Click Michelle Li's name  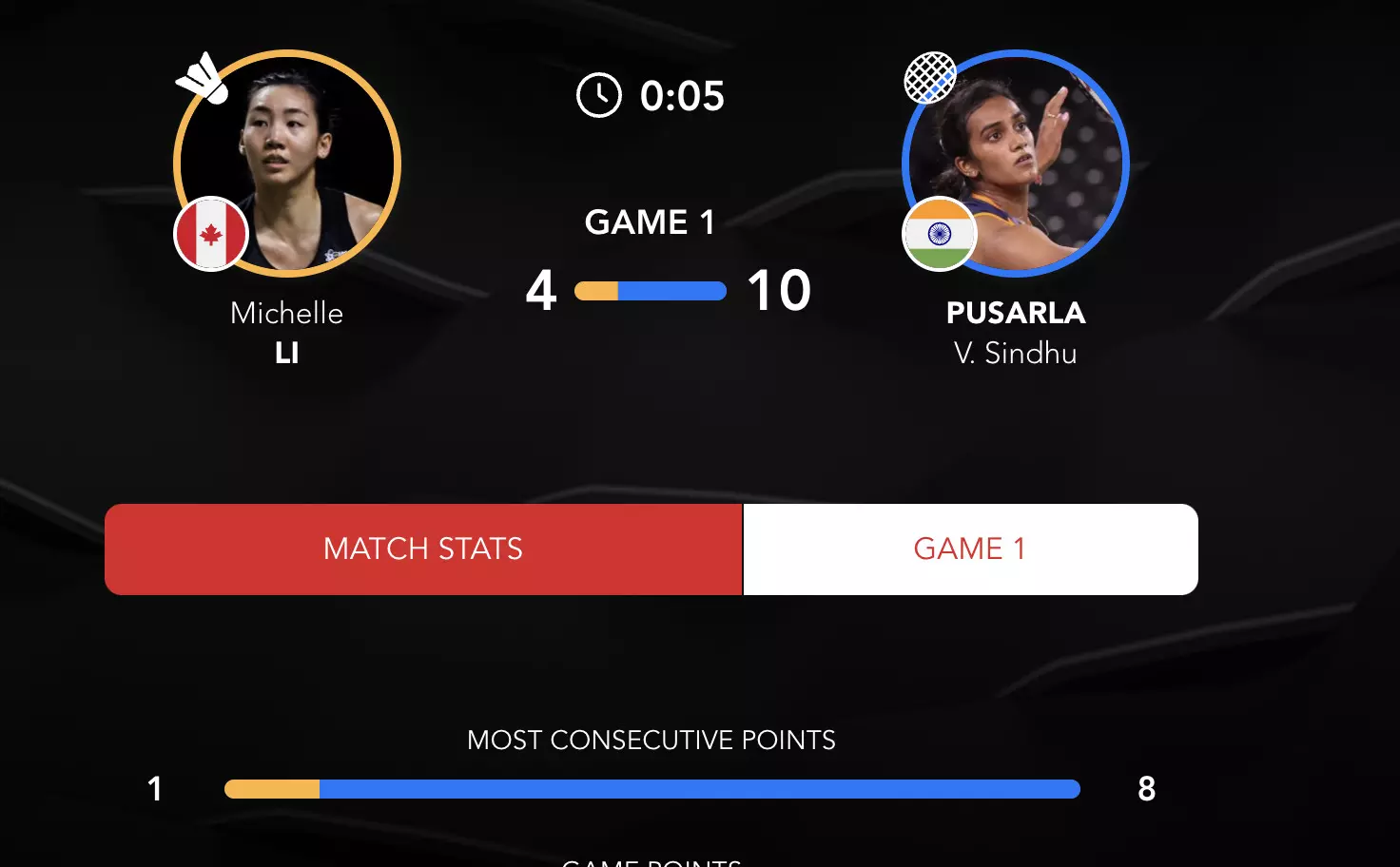pos(287,332)
